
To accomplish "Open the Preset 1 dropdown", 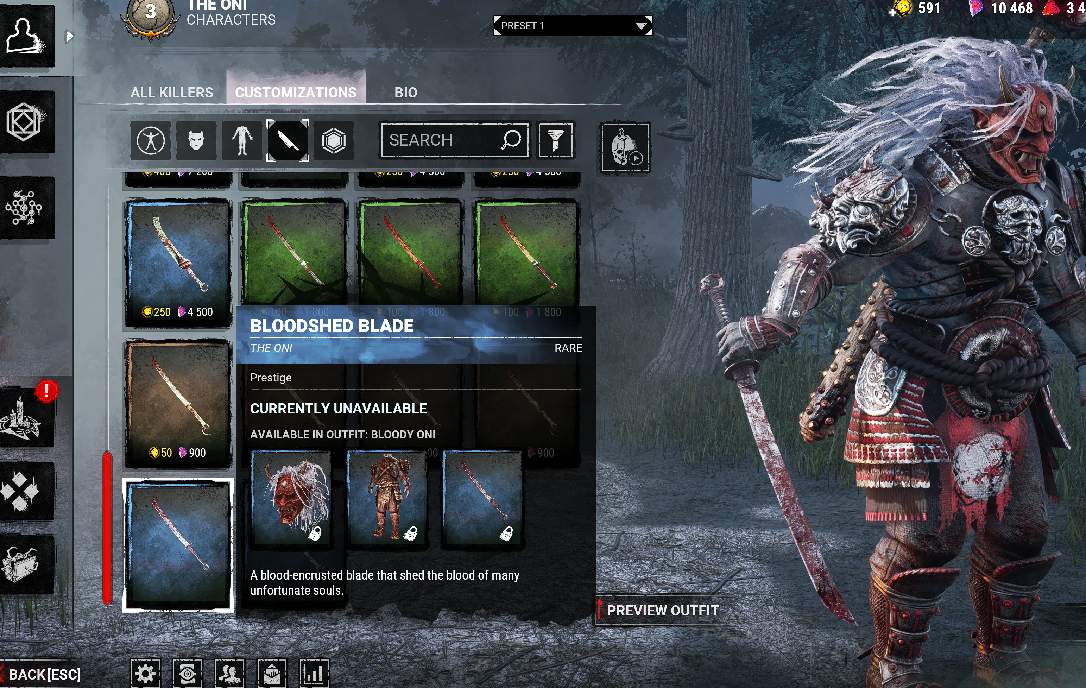I will point(572,25).
